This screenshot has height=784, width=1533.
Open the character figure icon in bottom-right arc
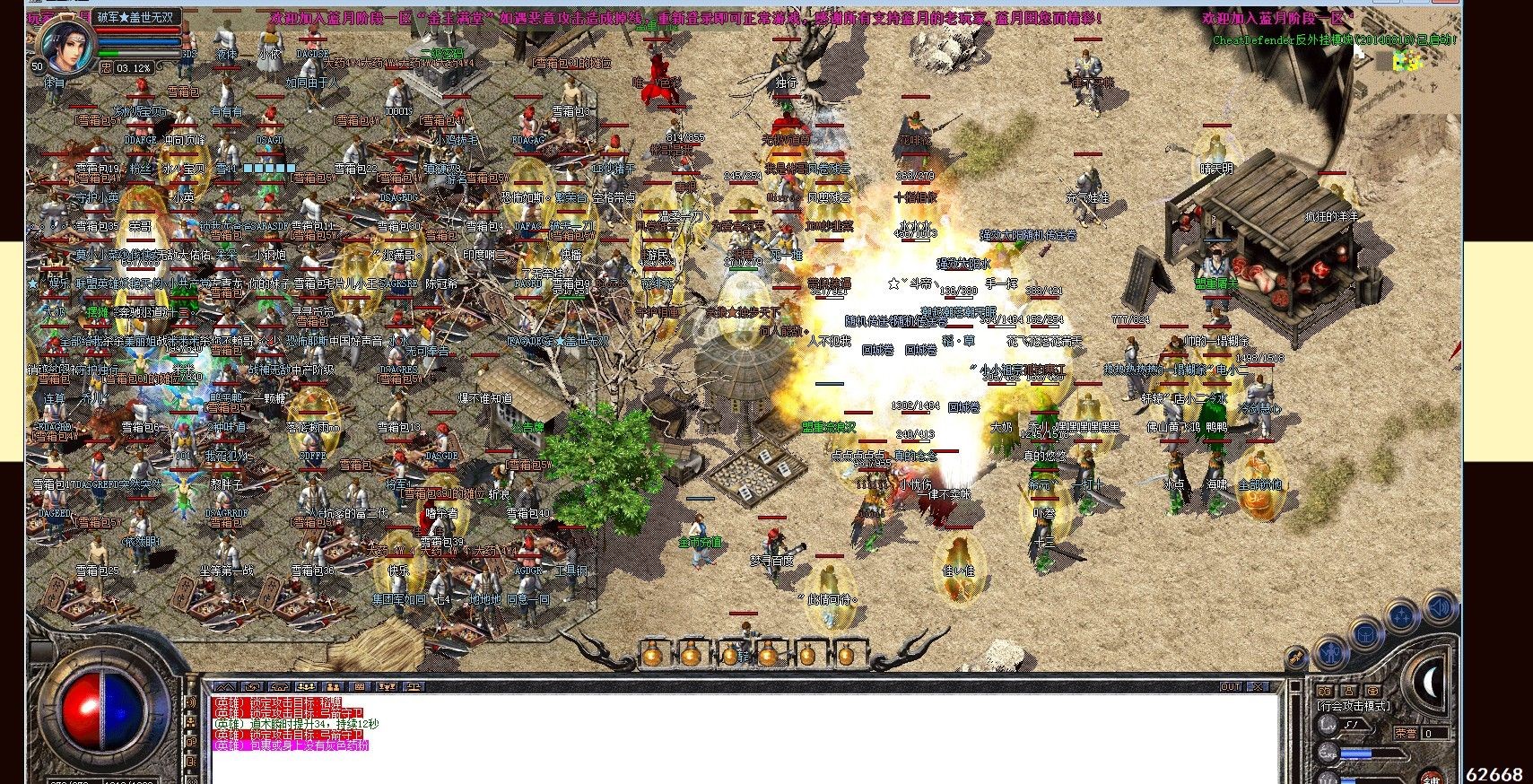(x=1330, y=653)
